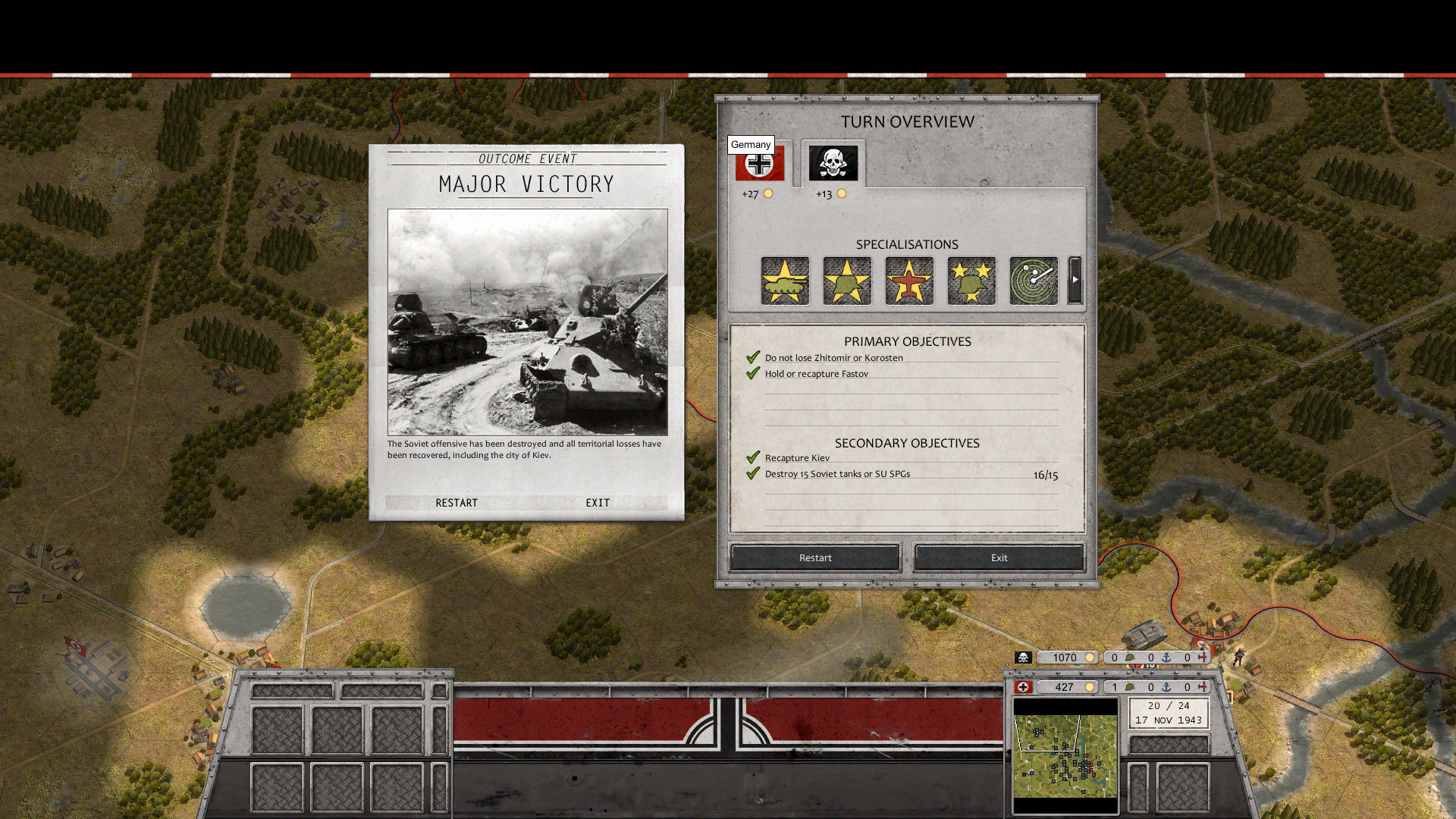This screenshot has height=819, width=1456.
Task: Expand the specialisations list with the arrow
Action: coord(1075,279)
